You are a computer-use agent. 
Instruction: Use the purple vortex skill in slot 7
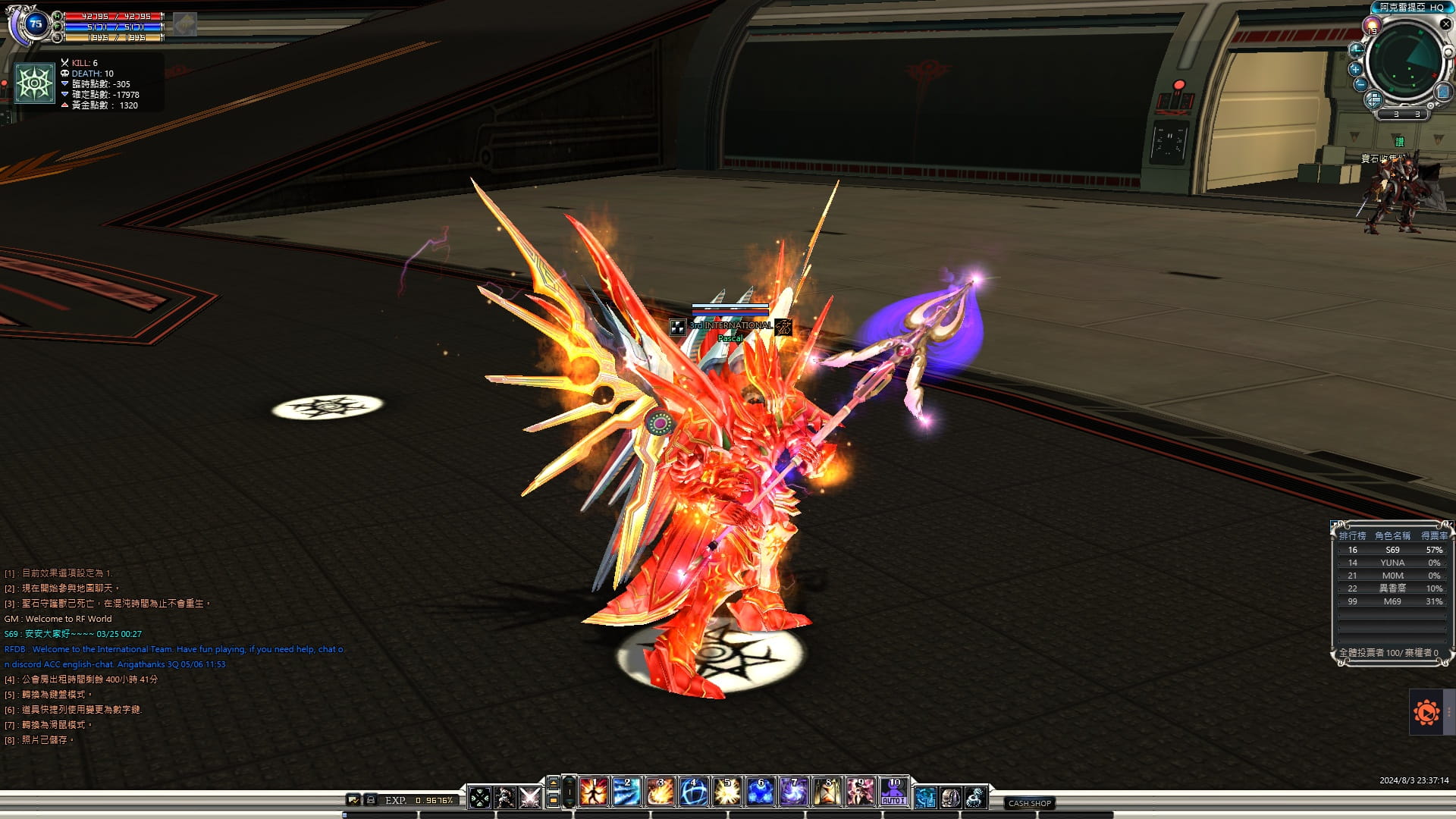[793, 792]
